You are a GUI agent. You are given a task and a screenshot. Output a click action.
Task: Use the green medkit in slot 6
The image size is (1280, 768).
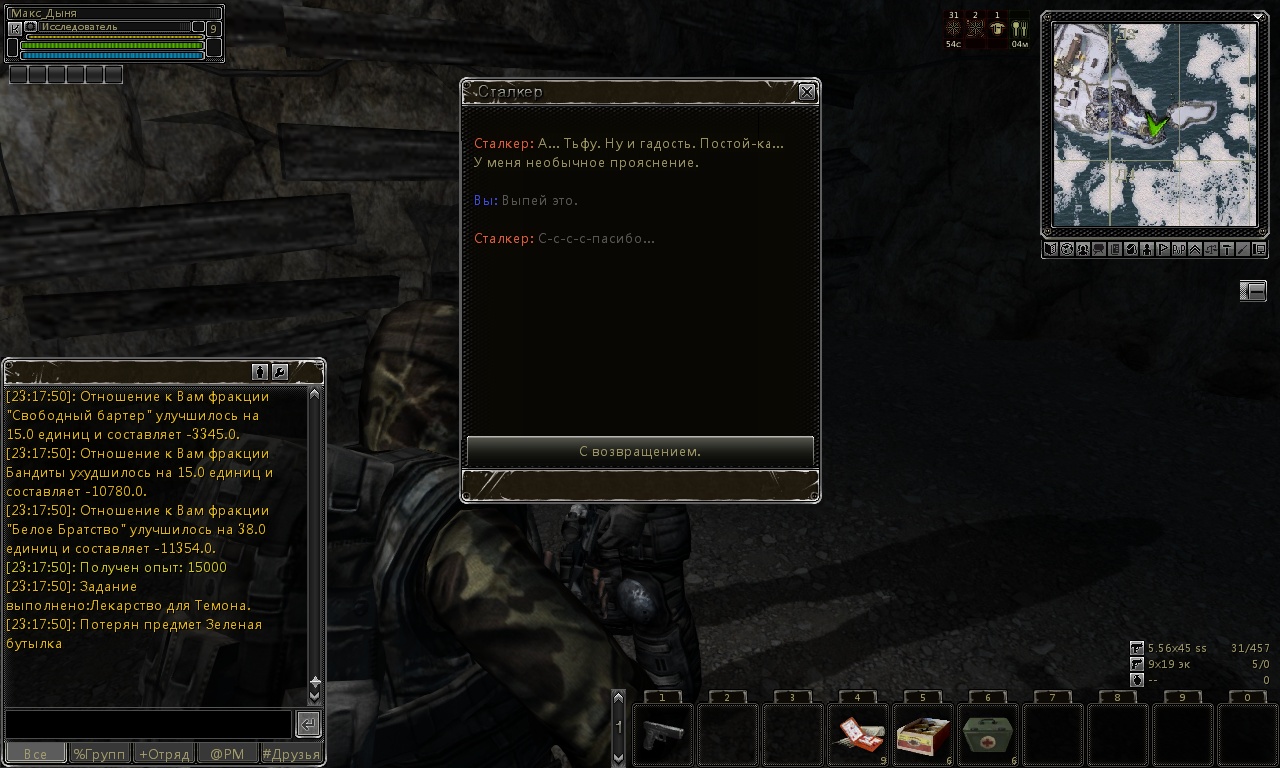(987, 734)
